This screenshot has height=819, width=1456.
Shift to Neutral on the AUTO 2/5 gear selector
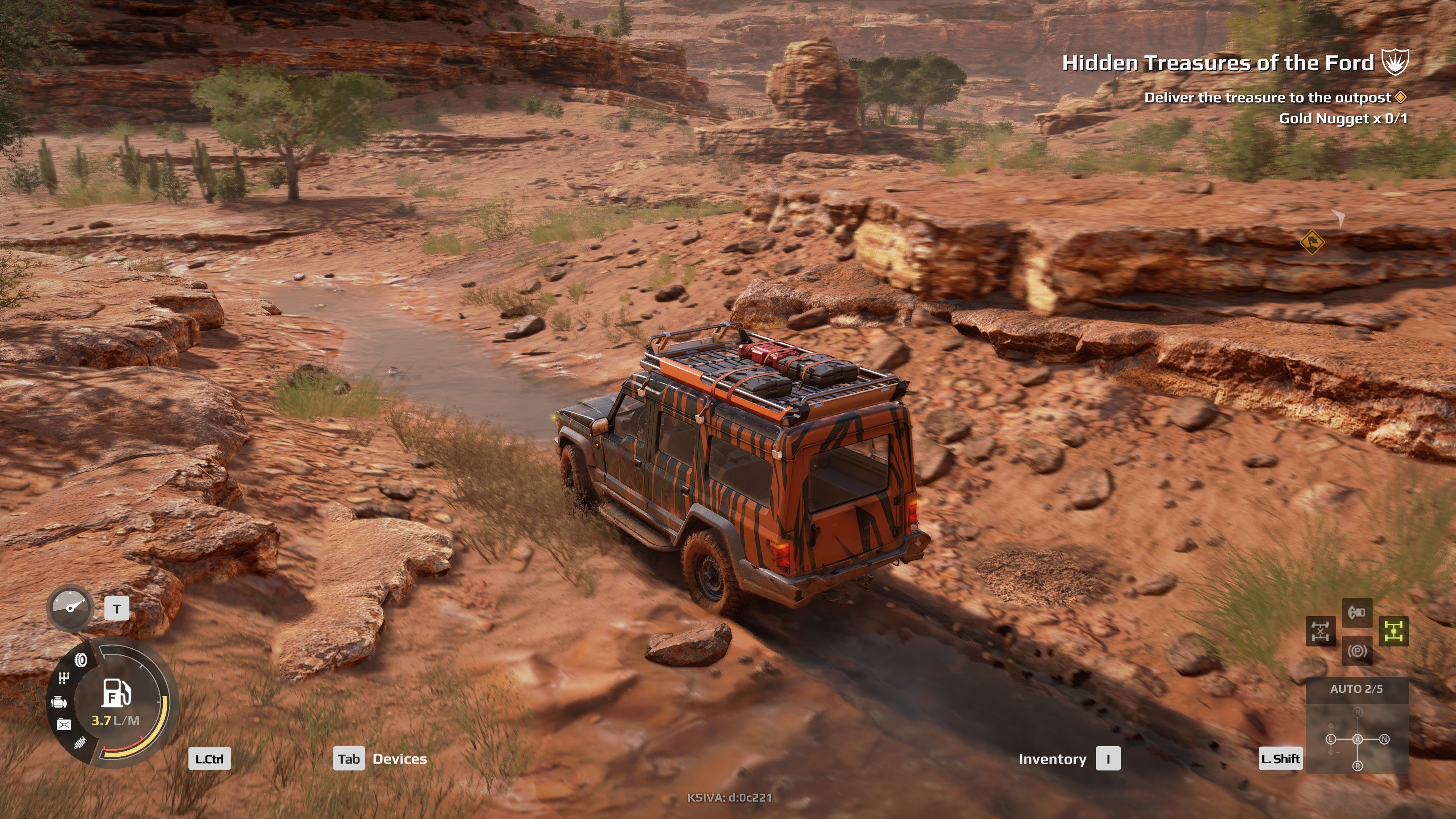pyautogui.click(x=1384, y=739)
